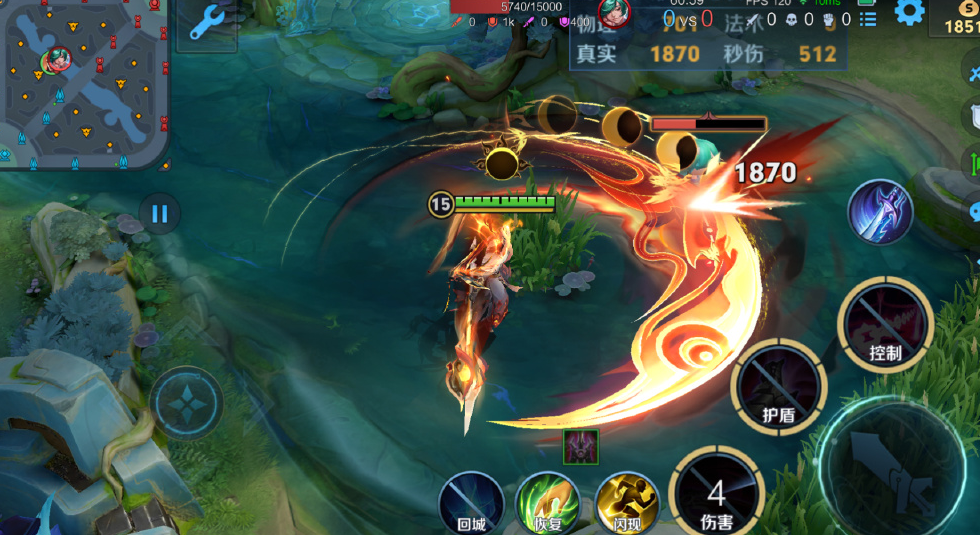
Task: Use the blue blade equipment active skill
Action: (x=880, y=213)
